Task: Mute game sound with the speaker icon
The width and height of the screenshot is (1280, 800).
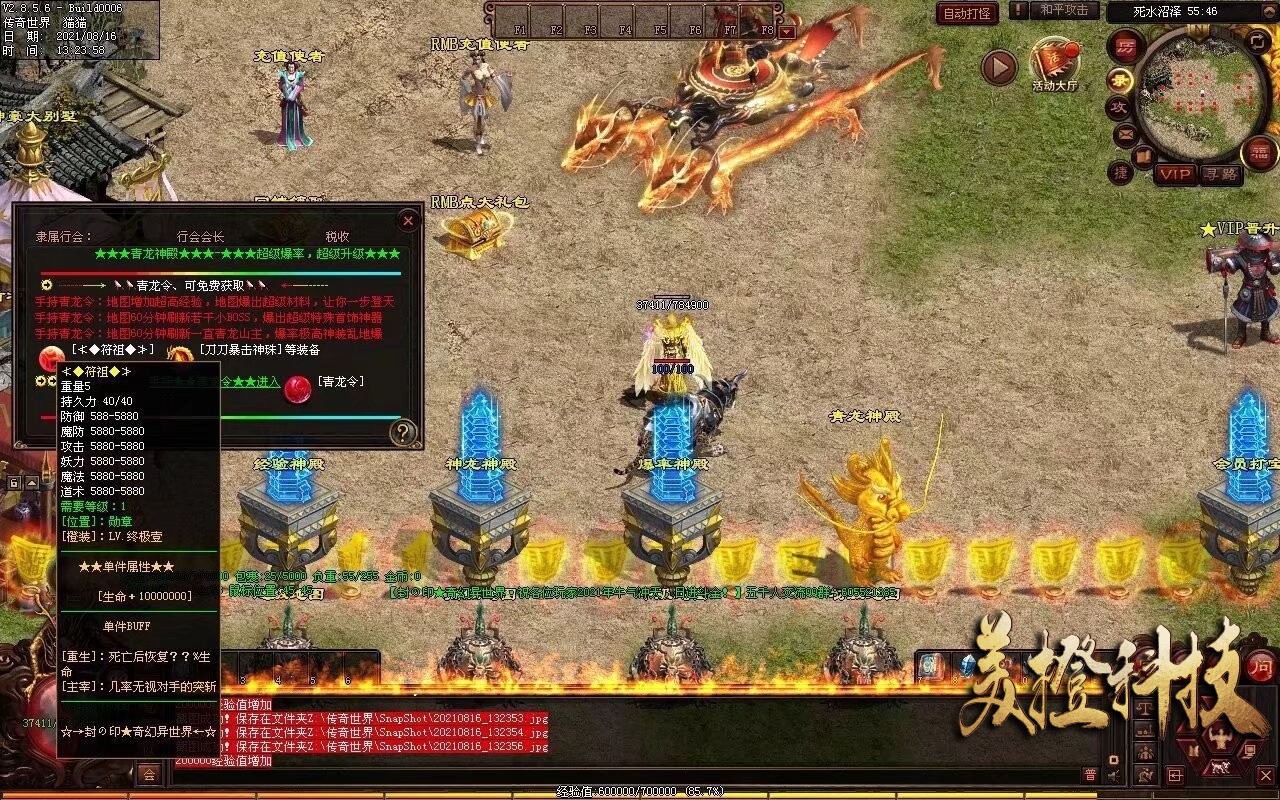Action: (x=1113, y=775)
